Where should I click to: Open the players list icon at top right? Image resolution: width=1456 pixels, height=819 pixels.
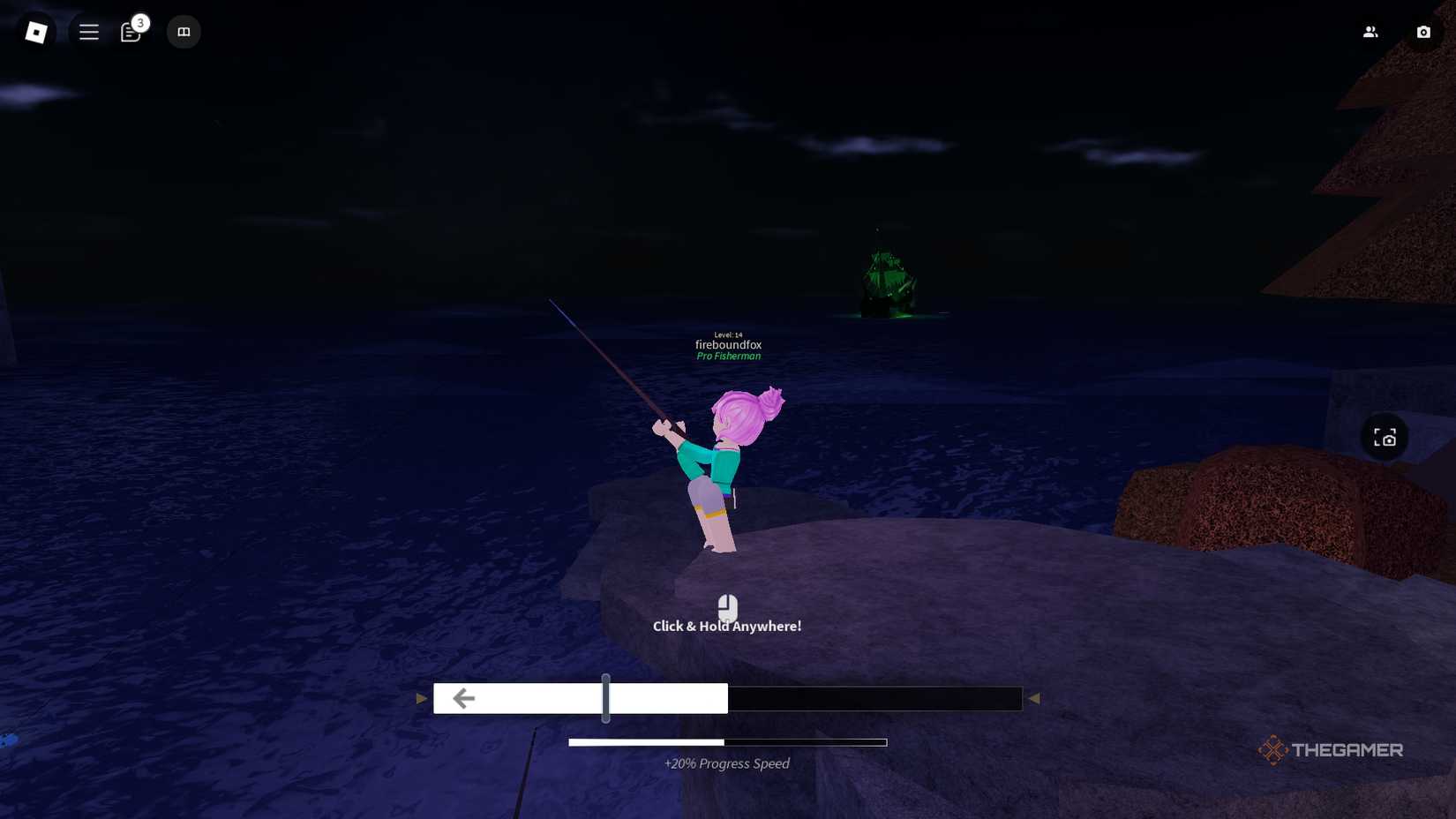click(x=1370, y=31)
